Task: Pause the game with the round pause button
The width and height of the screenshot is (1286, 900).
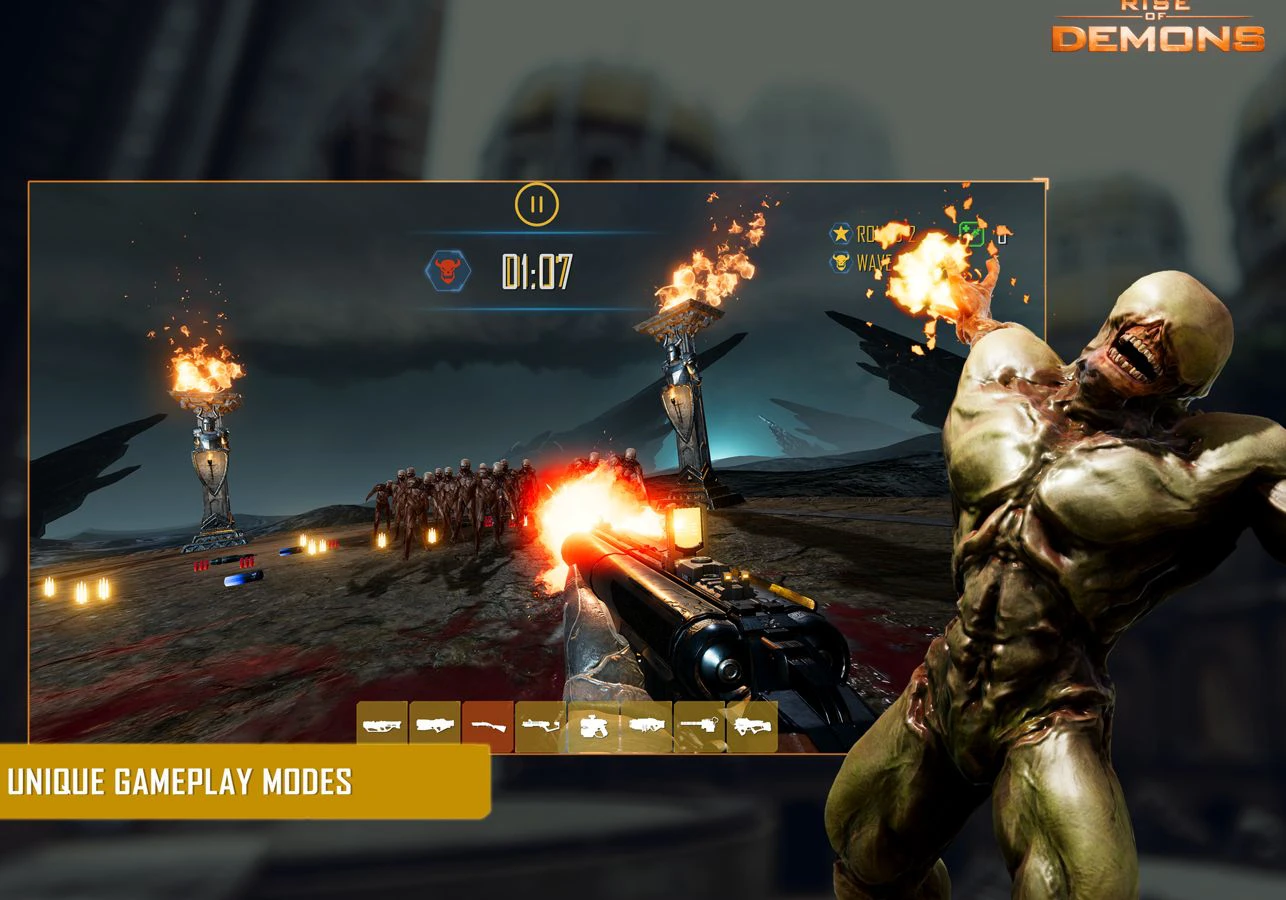Action: point(537,205)
